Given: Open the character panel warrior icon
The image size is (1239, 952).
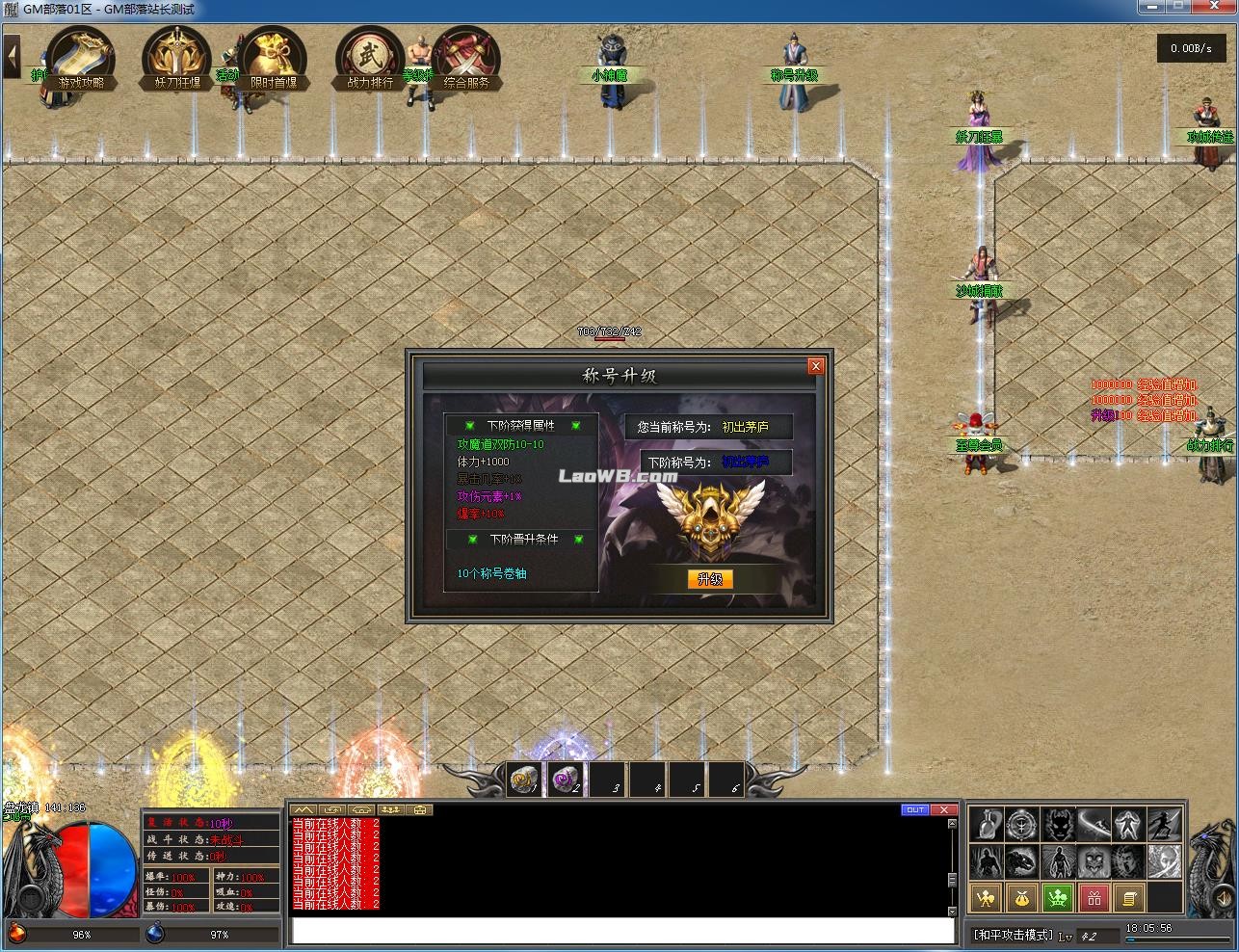Looking at the screenshot, I should [985, 898].
